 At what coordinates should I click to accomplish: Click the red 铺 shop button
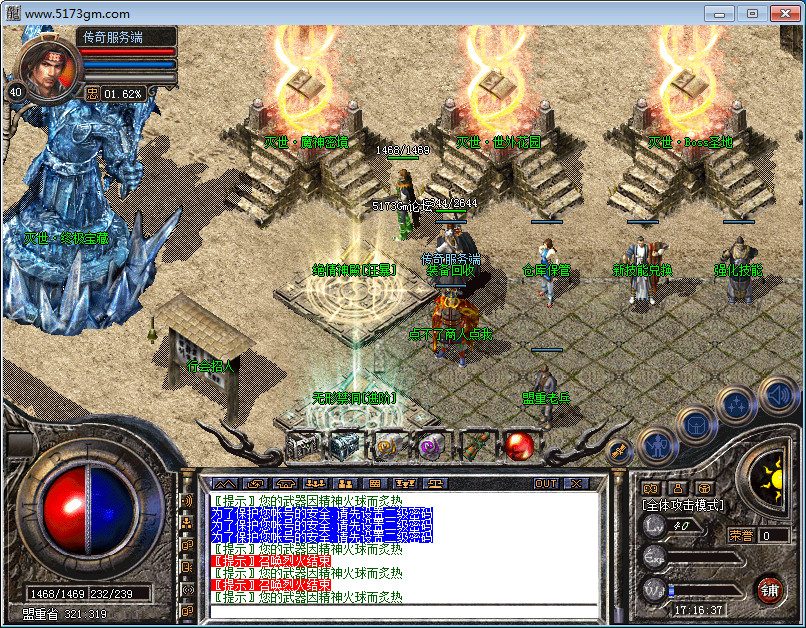pyautogui.click(x=768, y=588)
